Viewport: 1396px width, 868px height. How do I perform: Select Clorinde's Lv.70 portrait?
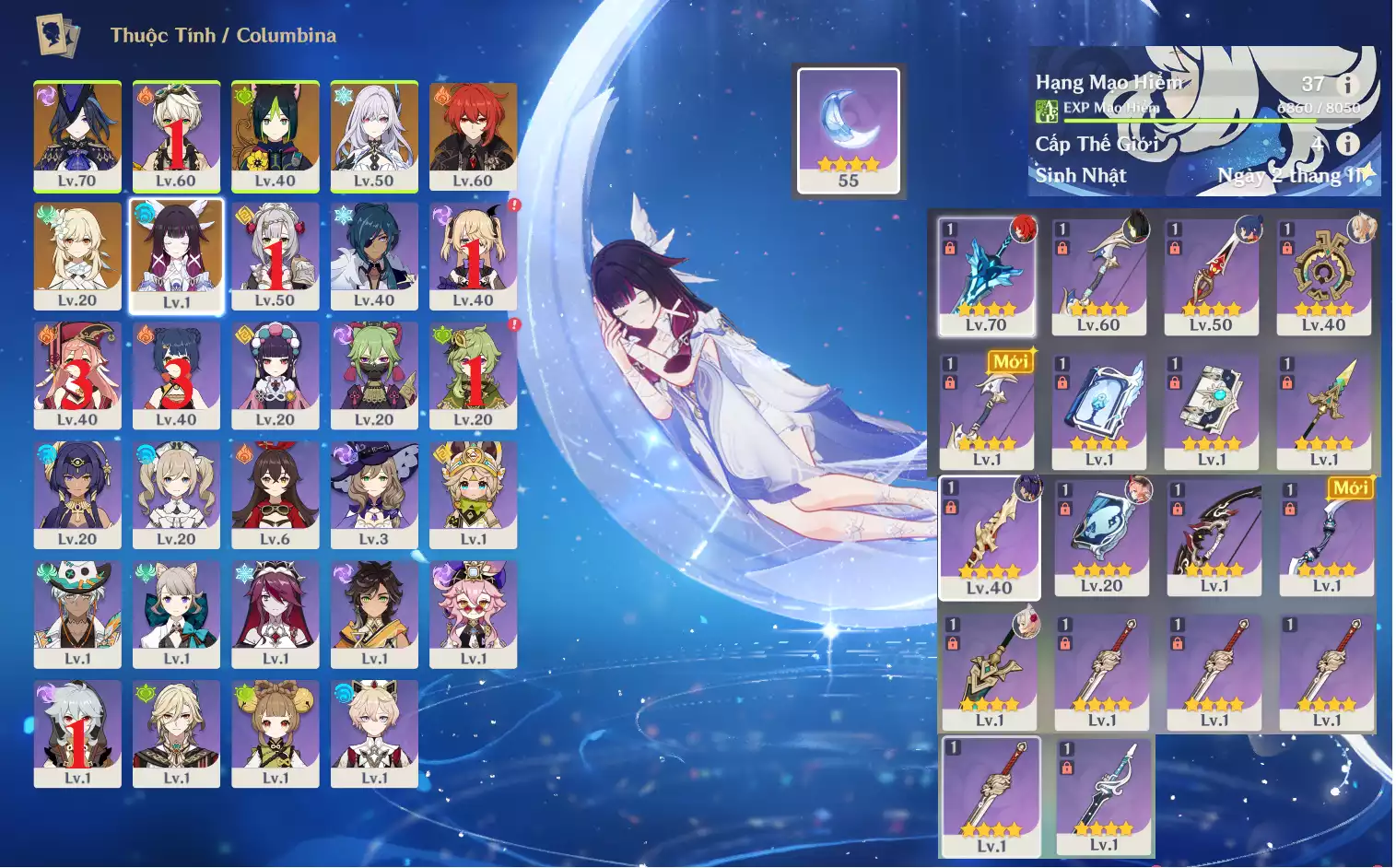[77, 135]
